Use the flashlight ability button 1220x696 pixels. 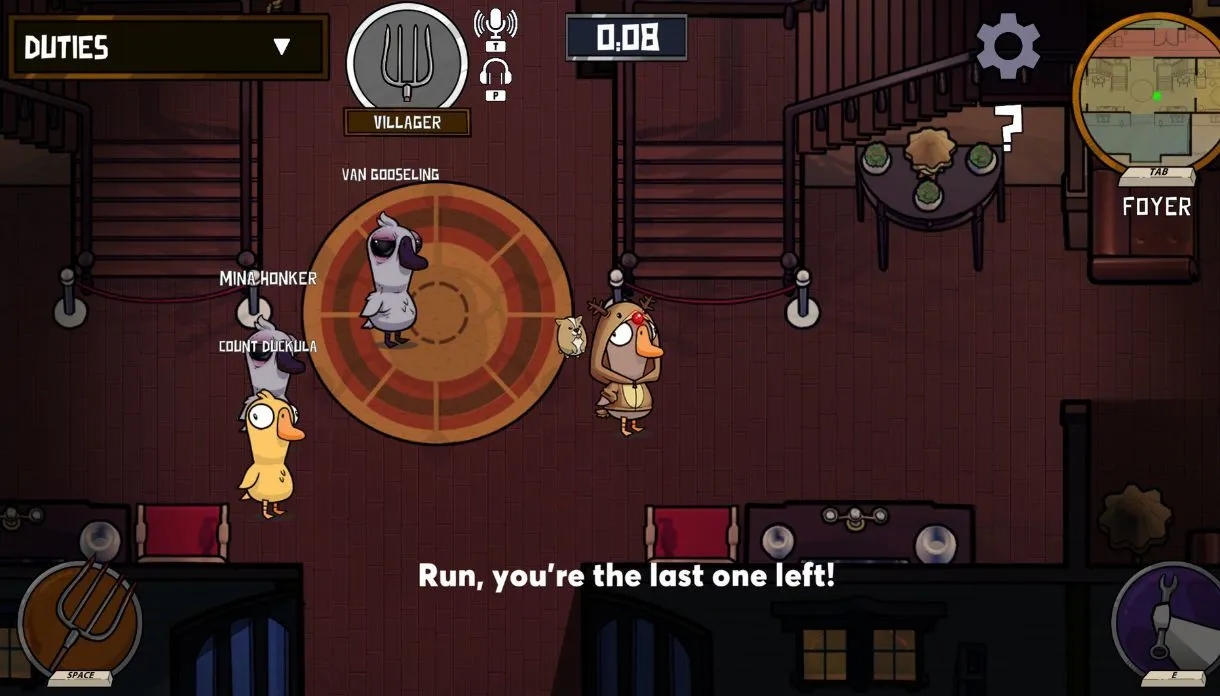click(x=1165, y=620)
